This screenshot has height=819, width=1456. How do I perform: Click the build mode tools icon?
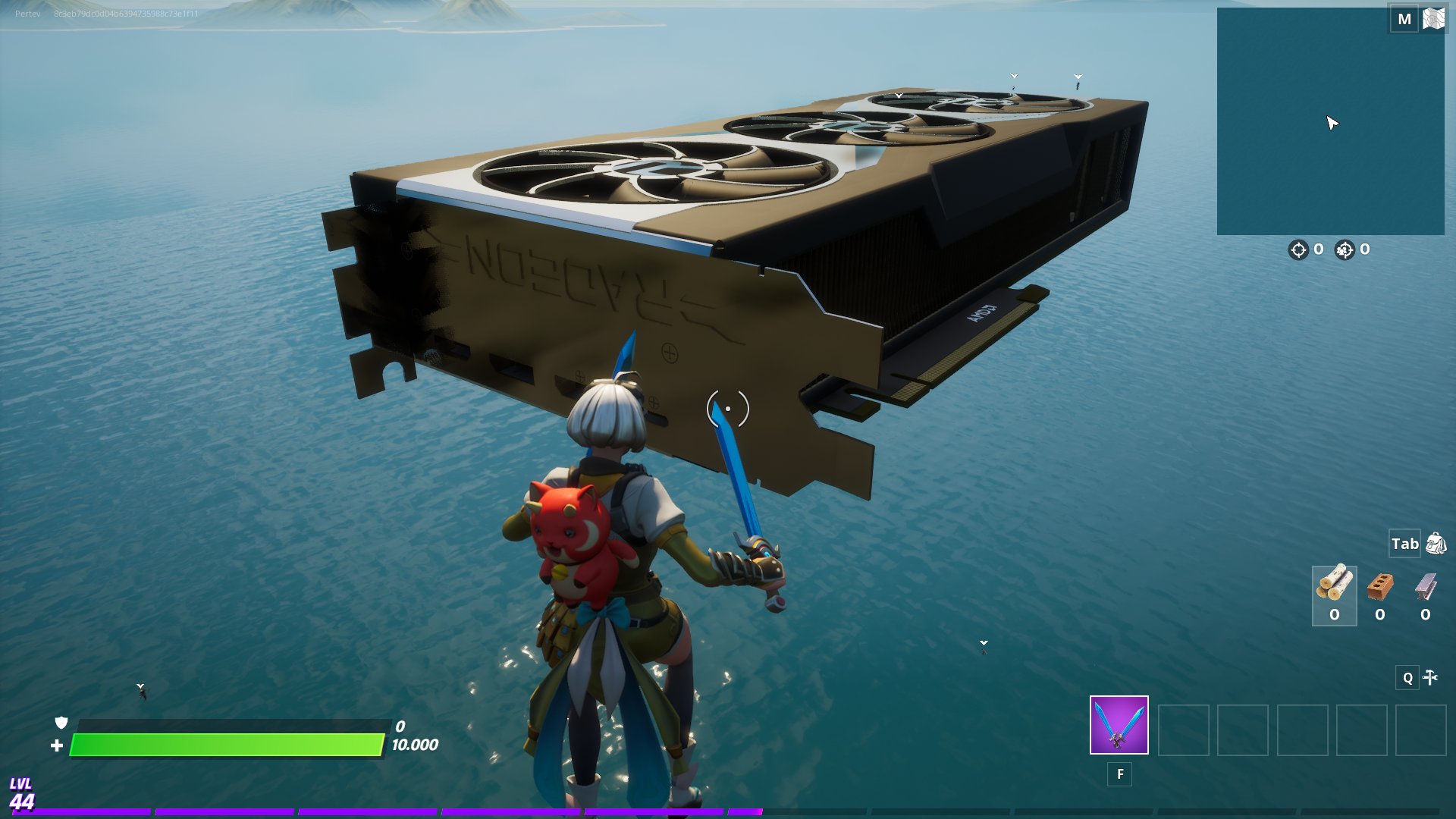point(1430,677)
